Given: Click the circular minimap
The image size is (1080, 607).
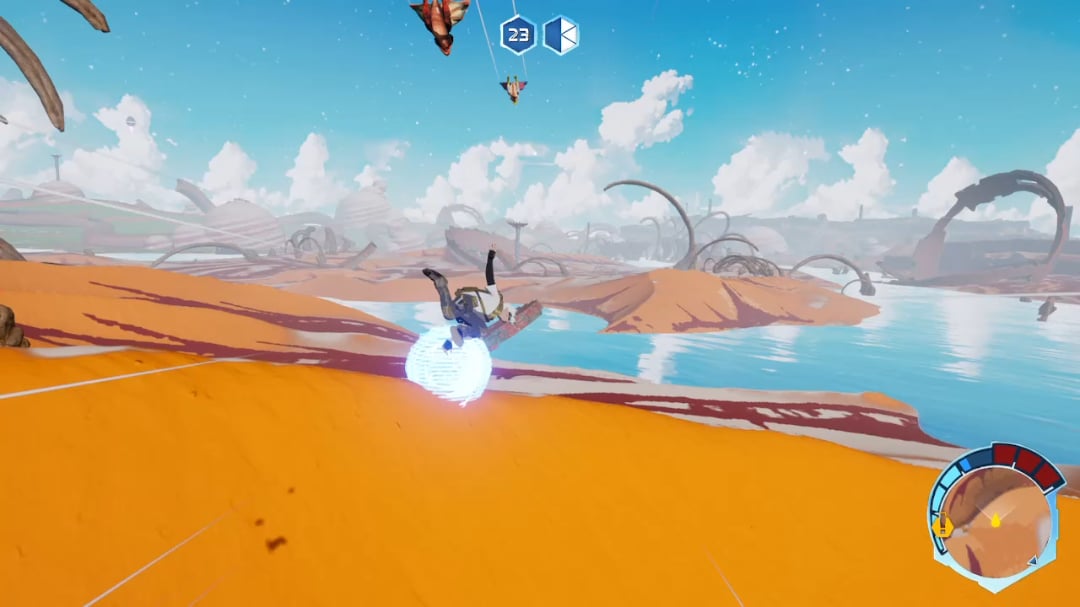Looking at the screenshot, I should click(x=998, y=524).
